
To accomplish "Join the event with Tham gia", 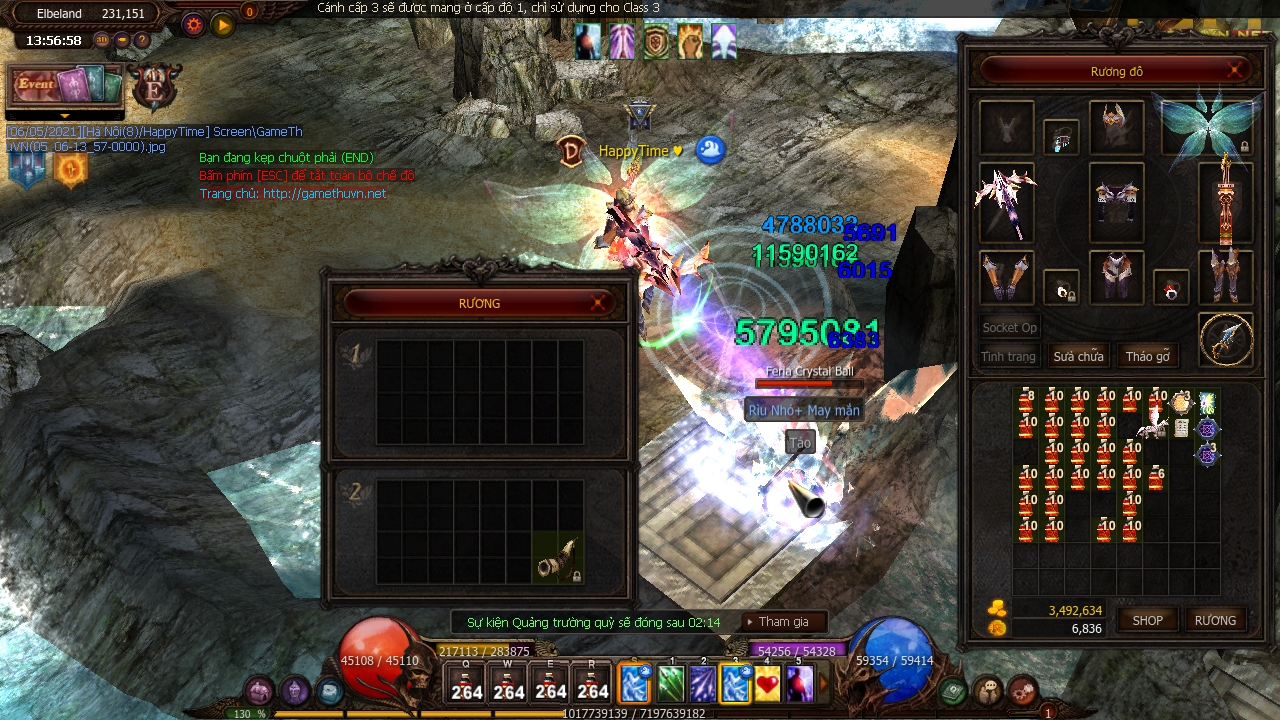I will coord(784,622).
